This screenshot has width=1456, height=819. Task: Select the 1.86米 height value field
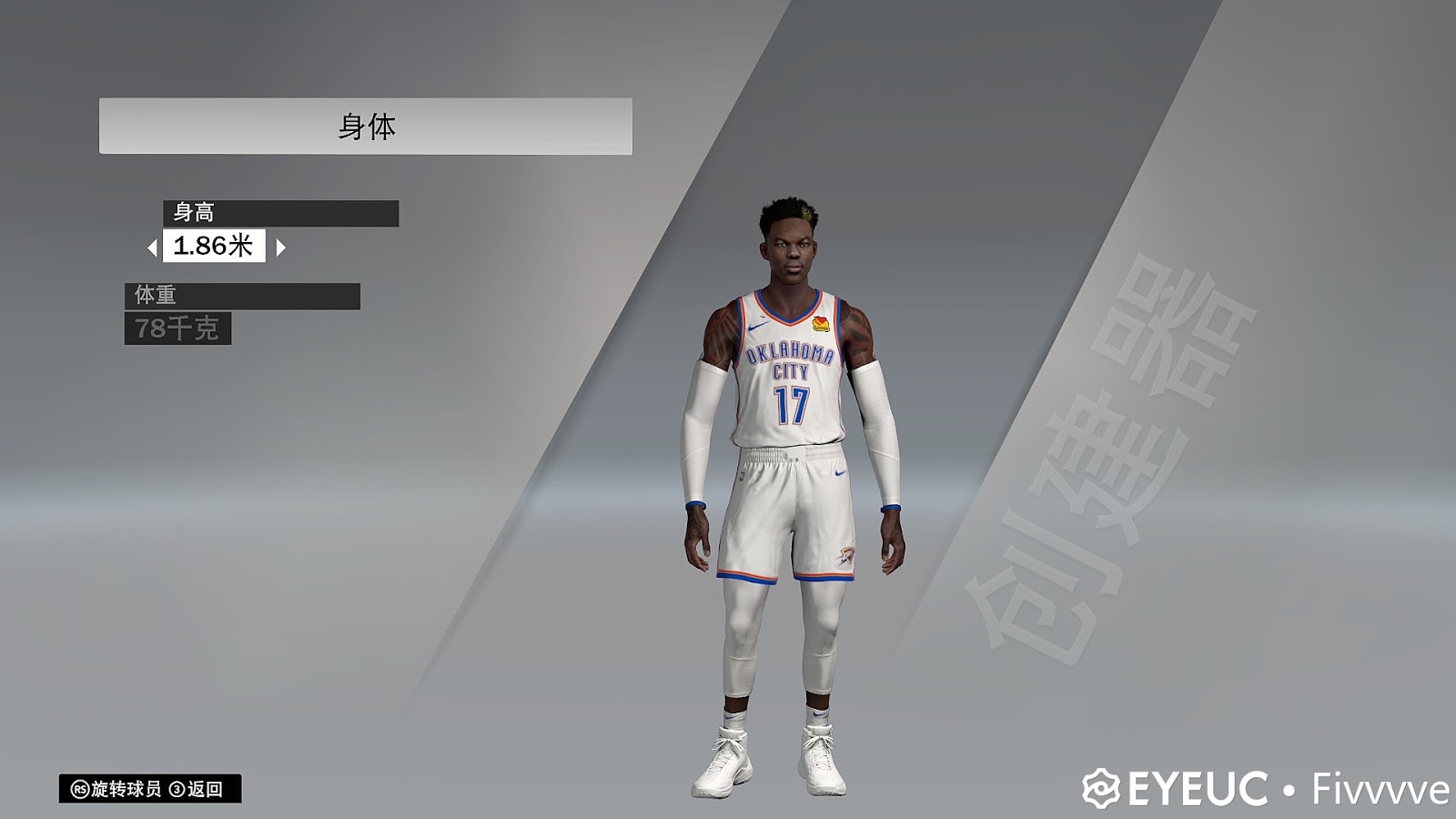click(216, 245)
